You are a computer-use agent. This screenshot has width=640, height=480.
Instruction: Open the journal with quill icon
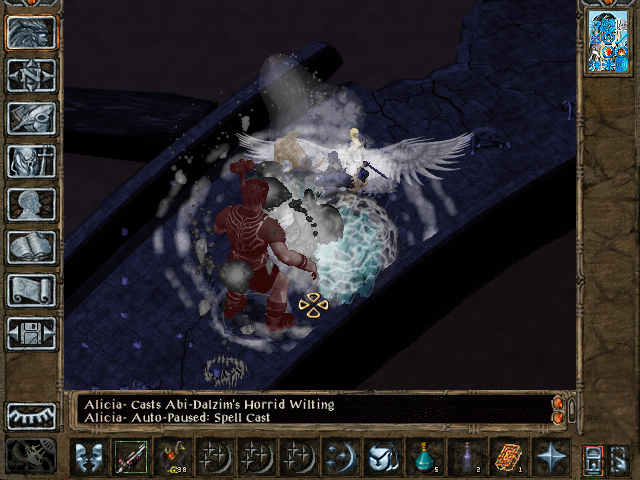(x=31, y=118)
